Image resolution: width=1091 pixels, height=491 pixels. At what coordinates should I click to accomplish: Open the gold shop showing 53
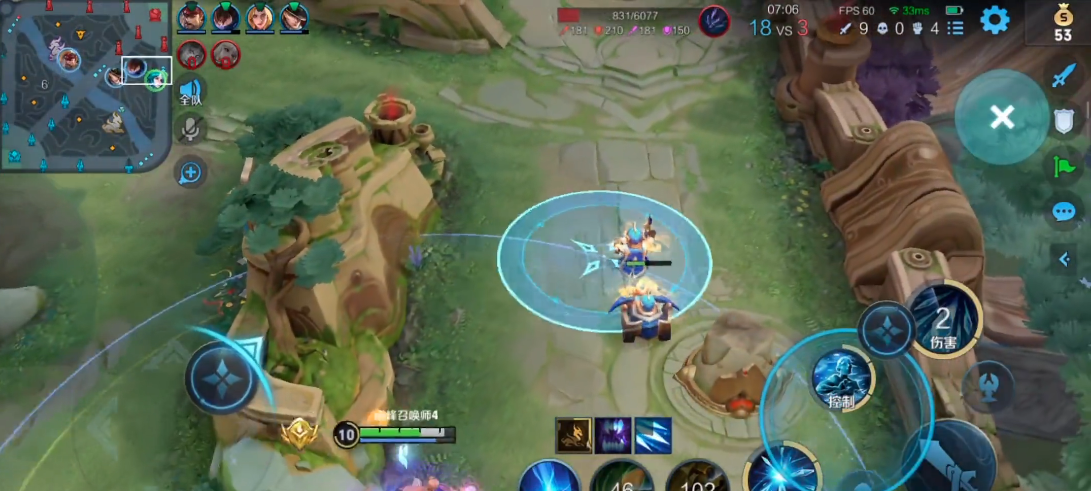1062,22
